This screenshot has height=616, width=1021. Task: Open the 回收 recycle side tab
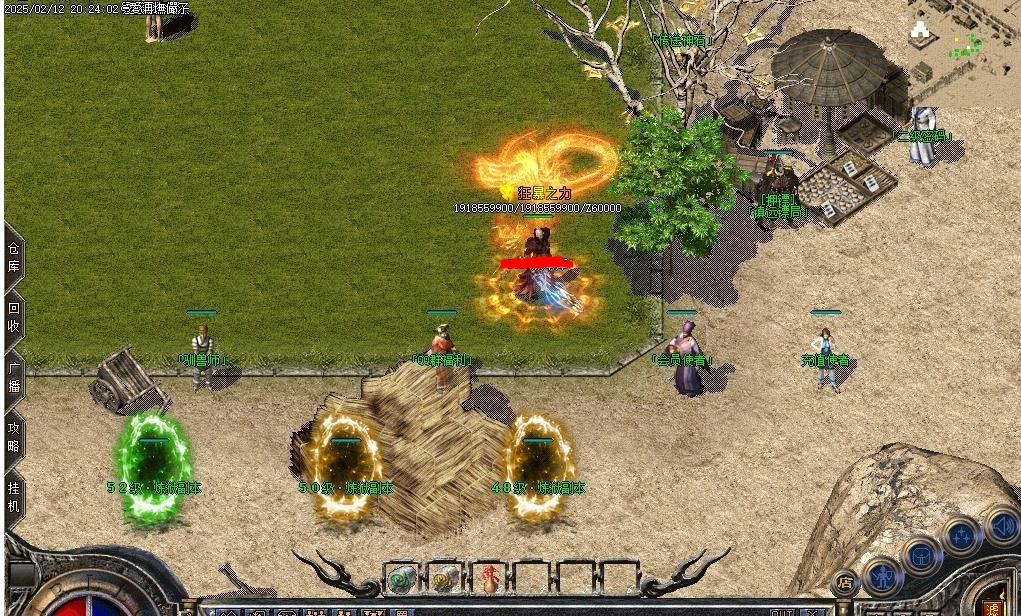click(x=14, y=316)
